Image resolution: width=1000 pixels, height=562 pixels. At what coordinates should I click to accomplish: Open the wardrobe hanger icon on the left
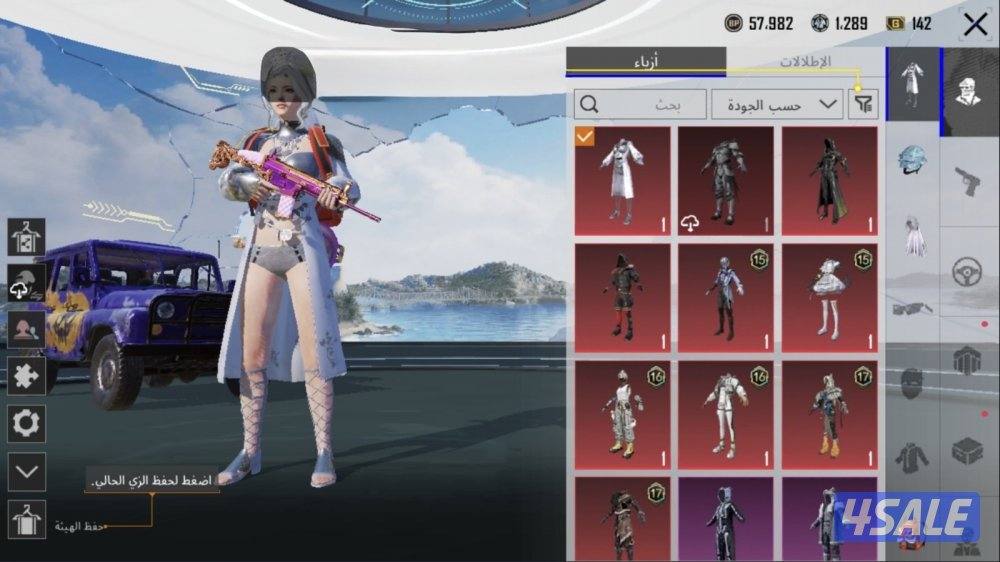click(x=26, y=237)
